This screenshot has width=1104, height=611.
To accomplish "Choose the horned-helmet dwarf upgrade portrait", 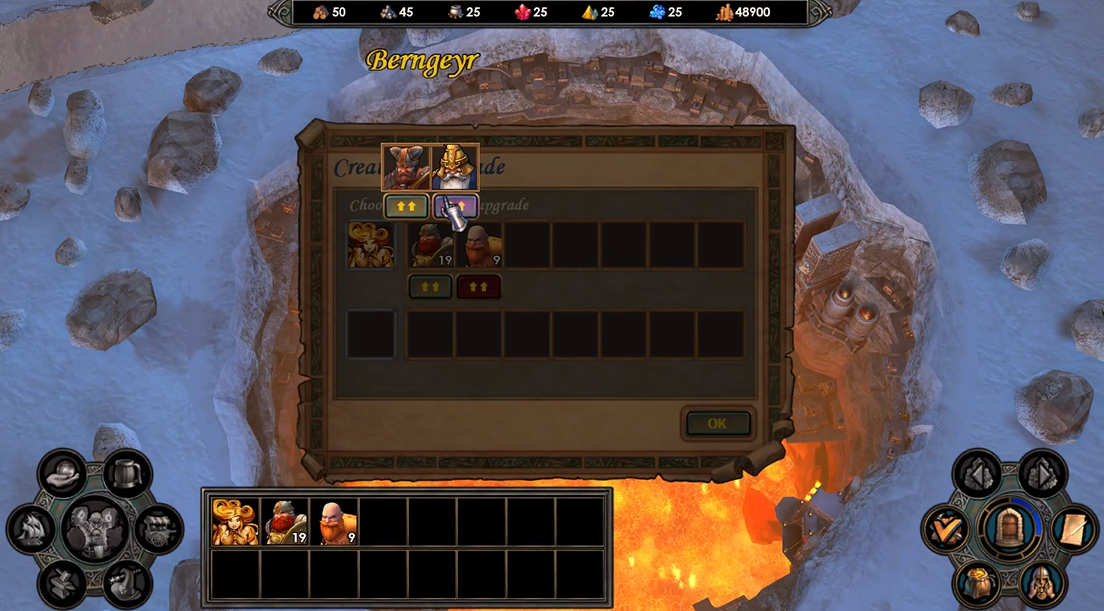I will click(406, 168).
